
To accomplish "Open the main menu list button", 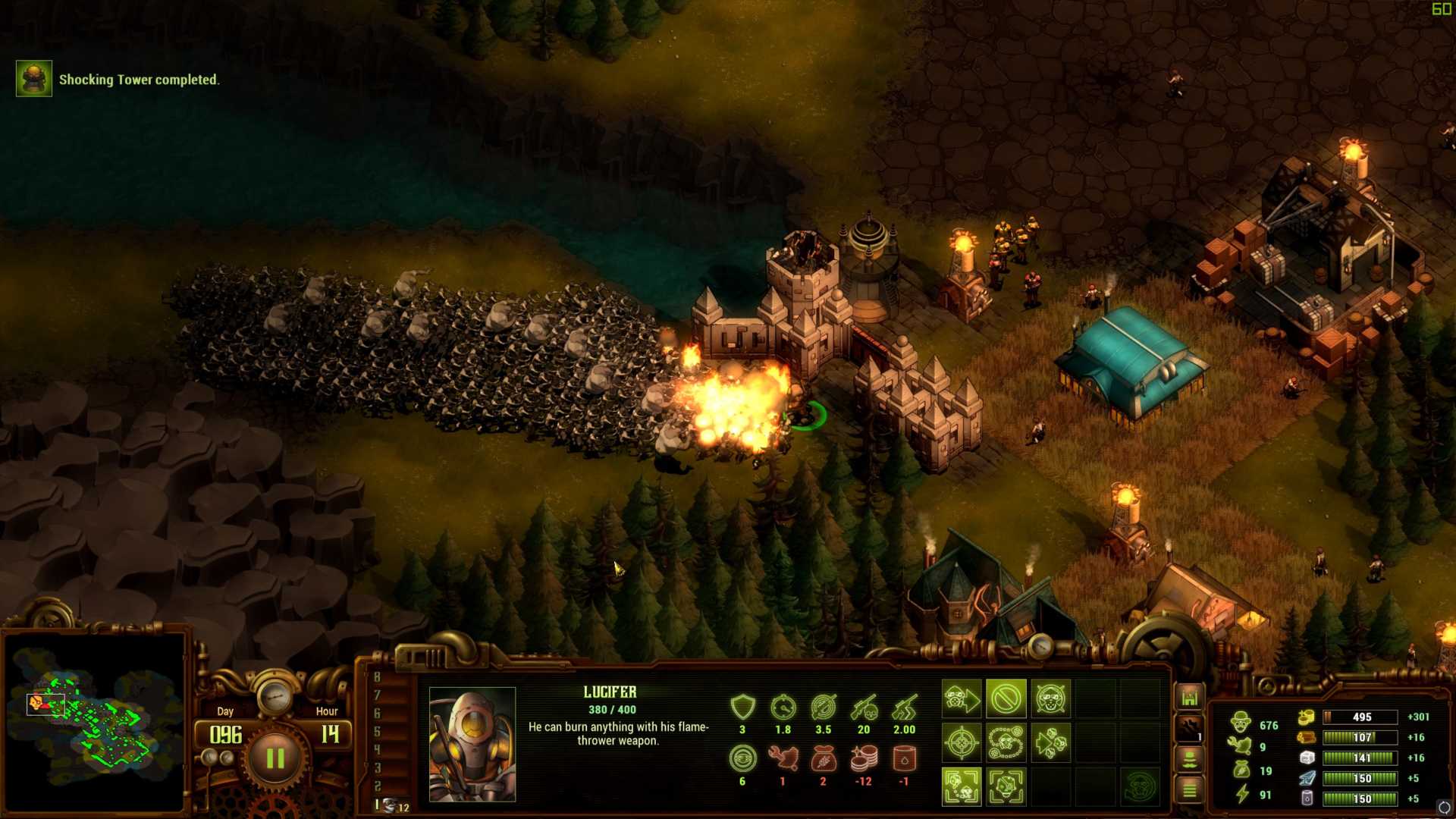I will (x=1189, y=790).
